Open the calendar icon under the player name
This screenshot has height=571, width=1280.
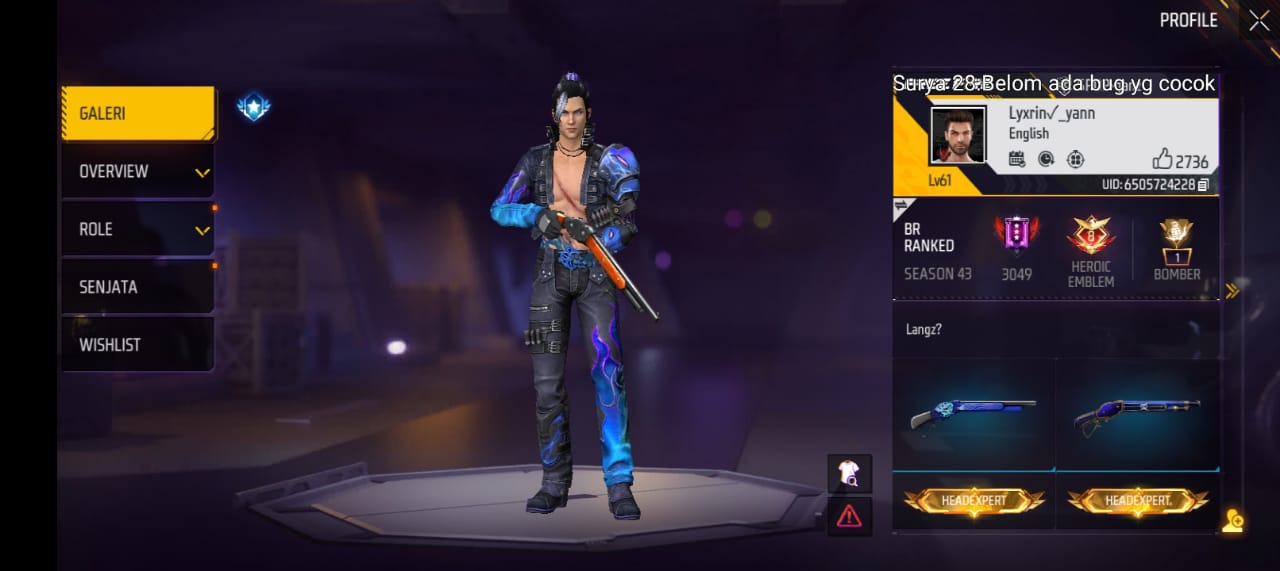tap(1017, 158)
